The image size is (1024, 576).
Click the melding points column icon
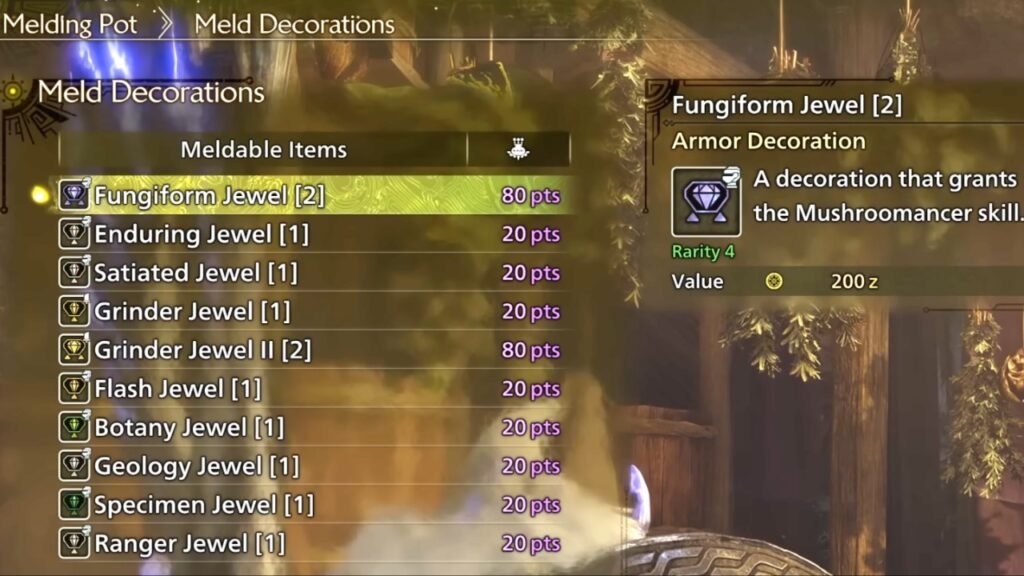click(518, 150)
